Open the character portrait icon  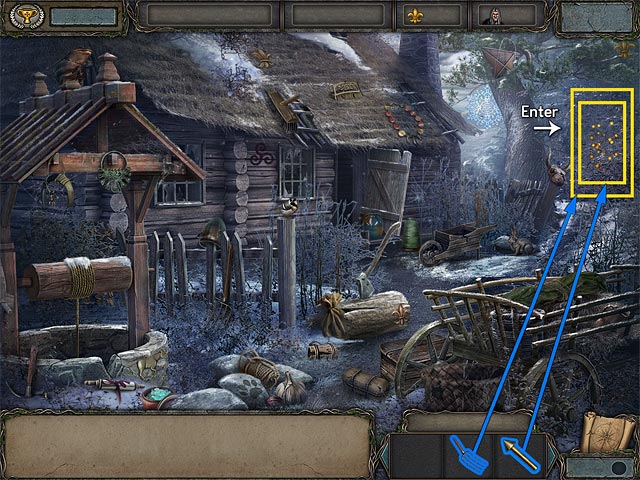491,15
